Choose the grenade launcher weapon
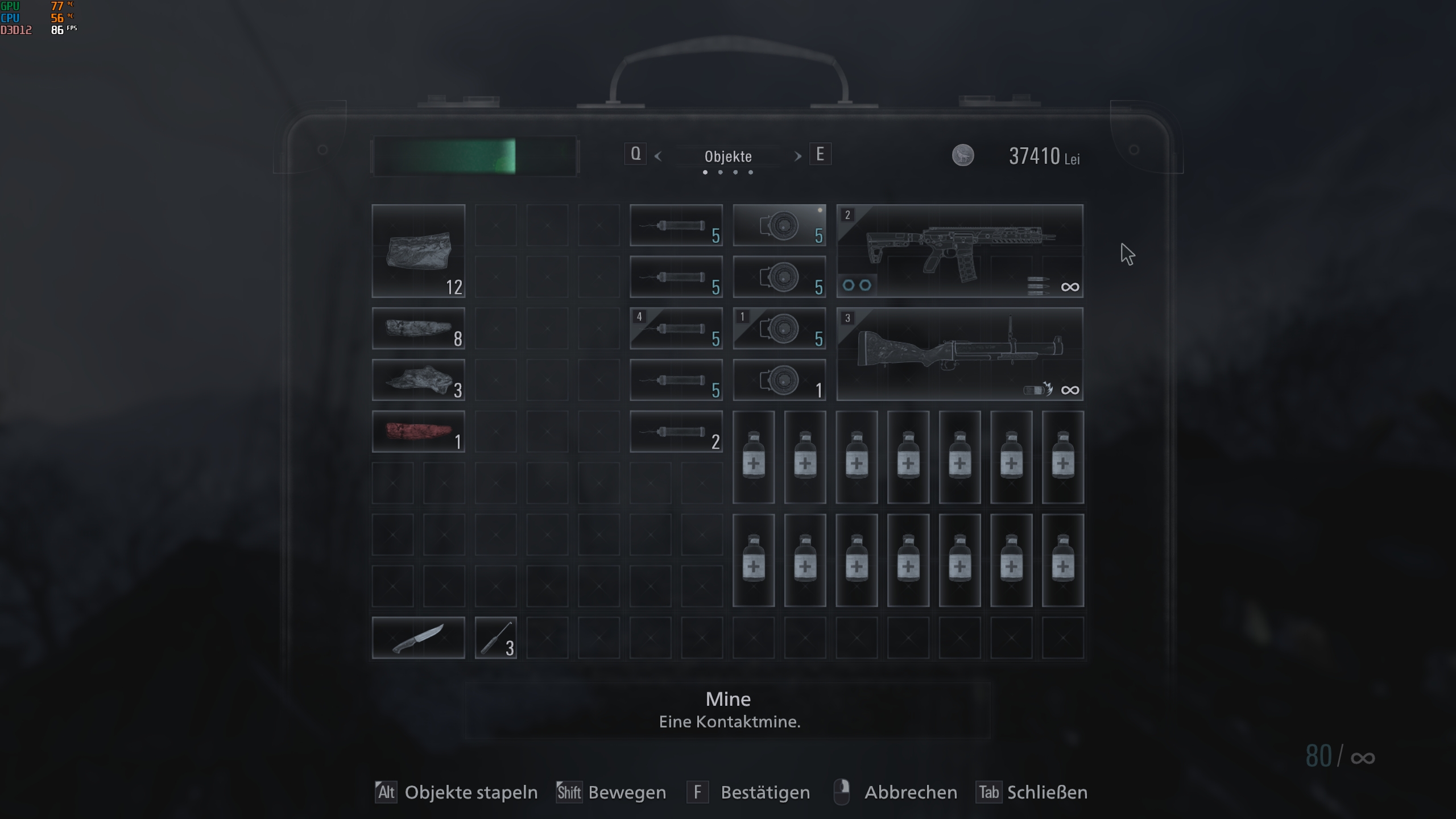This screenshot has width=1456, height=819. (x=959, y=354)
